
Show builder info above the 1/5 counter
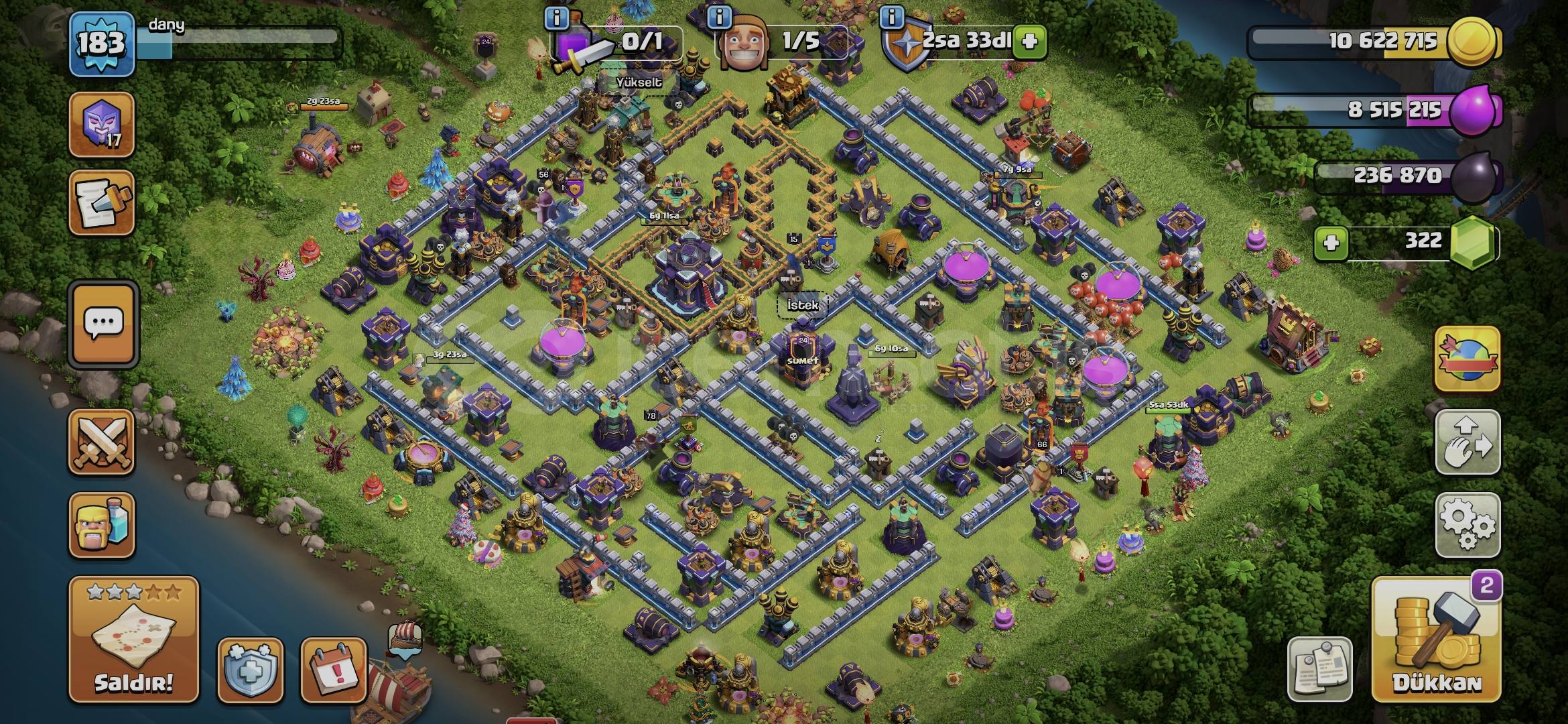point(720,17)
